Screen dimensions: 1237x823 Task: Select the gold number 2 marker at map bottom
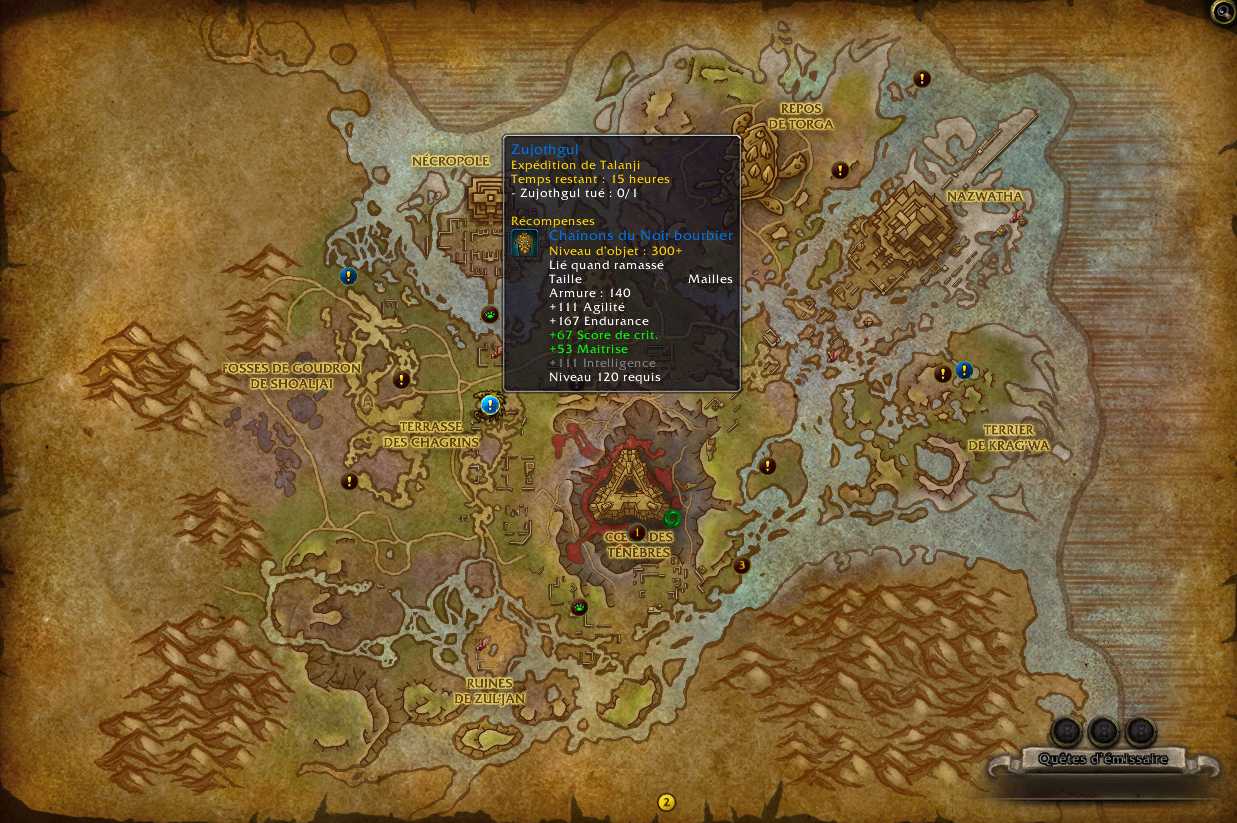pos(666,802)
